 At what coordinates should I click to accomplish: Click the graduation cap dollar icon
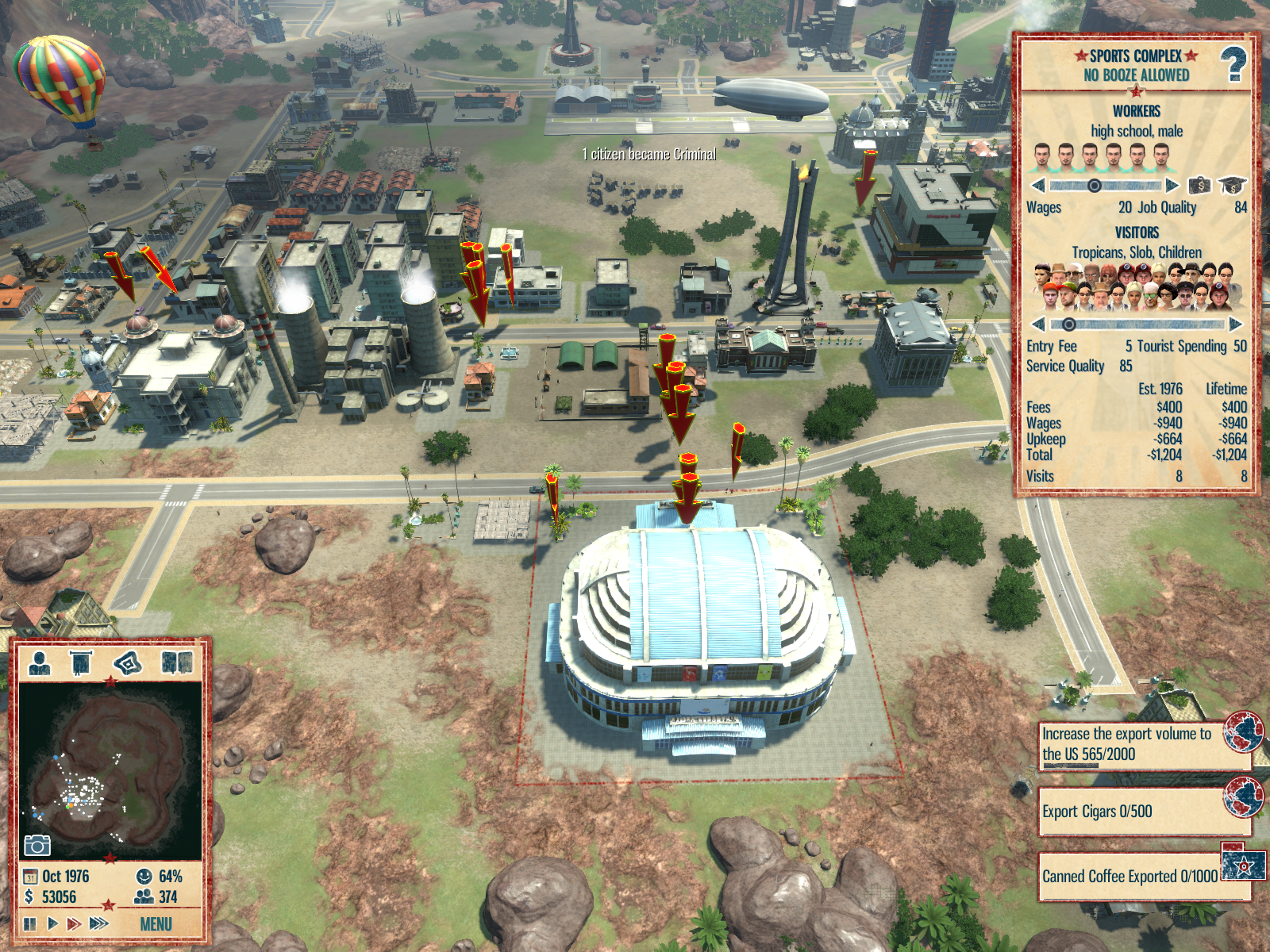pyautogui.click(x=1232, y=186)
